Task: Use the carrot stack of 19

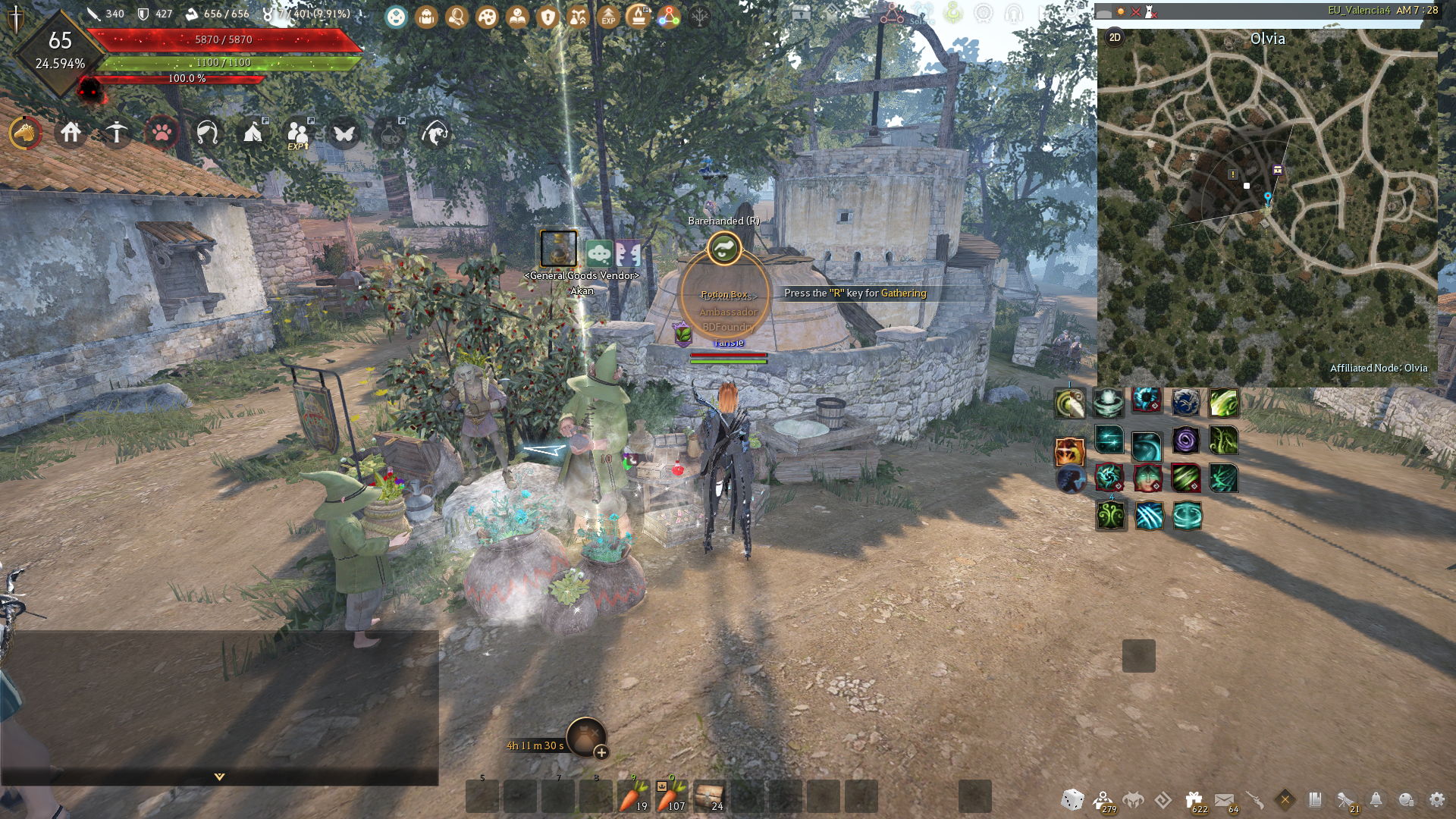Action: [x=633, y=796]
